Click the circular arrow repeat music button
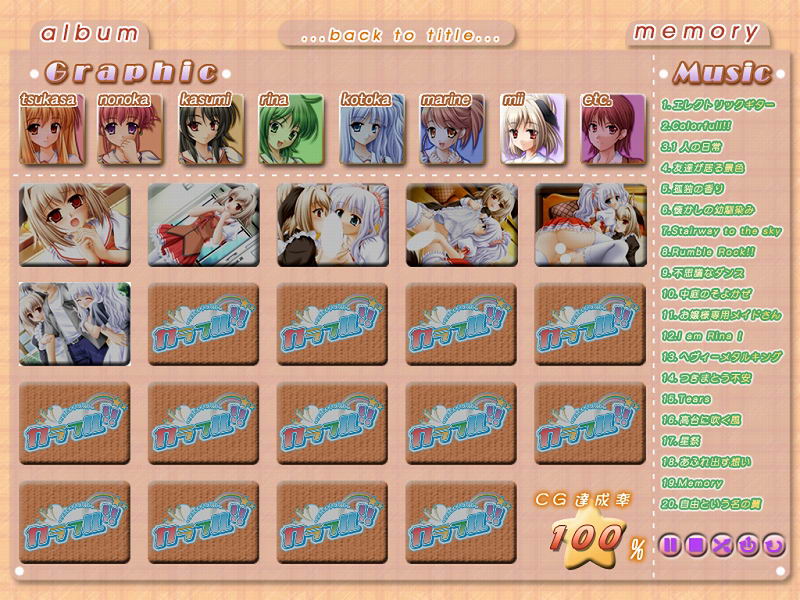 click(773, 546)
